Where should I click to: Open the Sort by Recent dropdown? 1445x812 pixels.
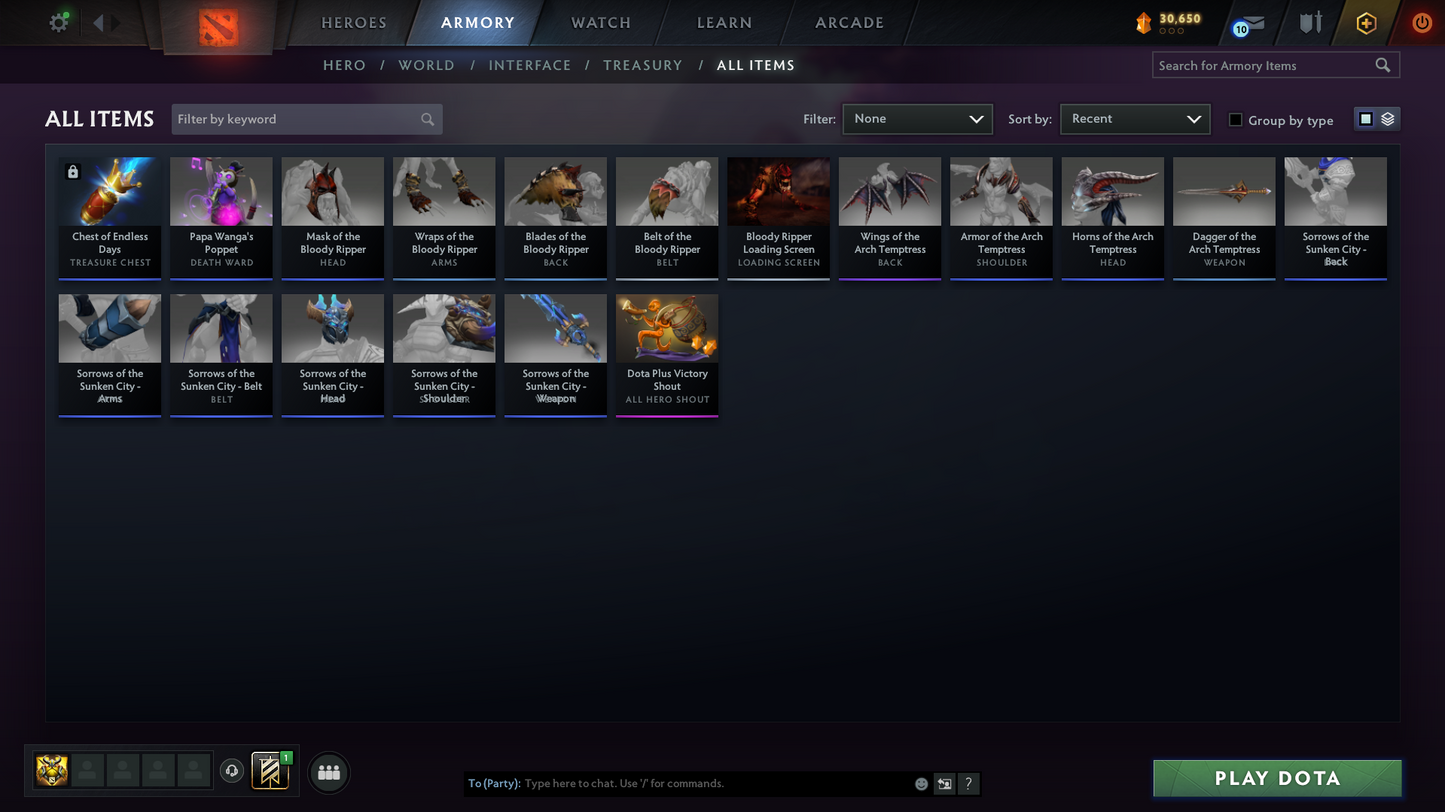pyautogui.click(x=1135, y=118)
